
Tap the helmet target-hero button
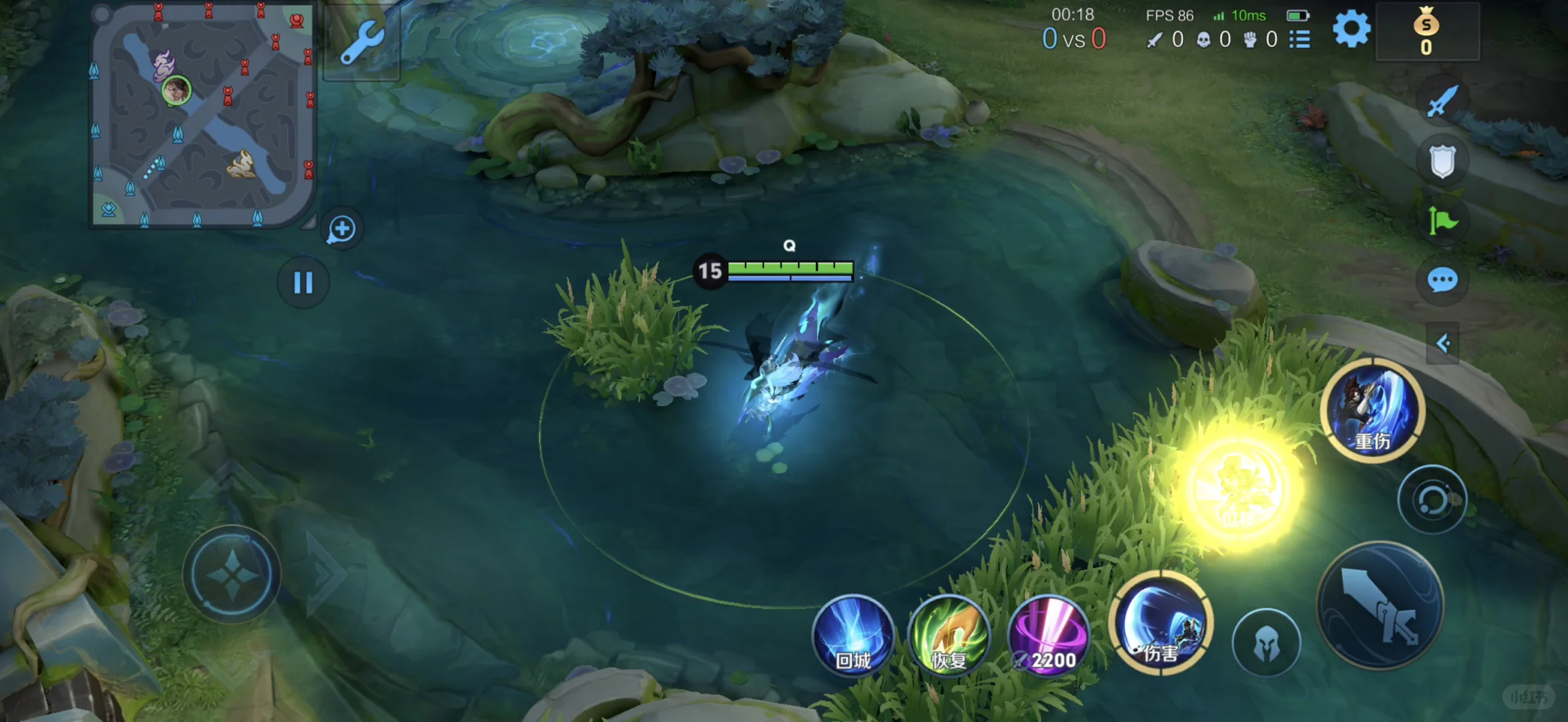1266,643
